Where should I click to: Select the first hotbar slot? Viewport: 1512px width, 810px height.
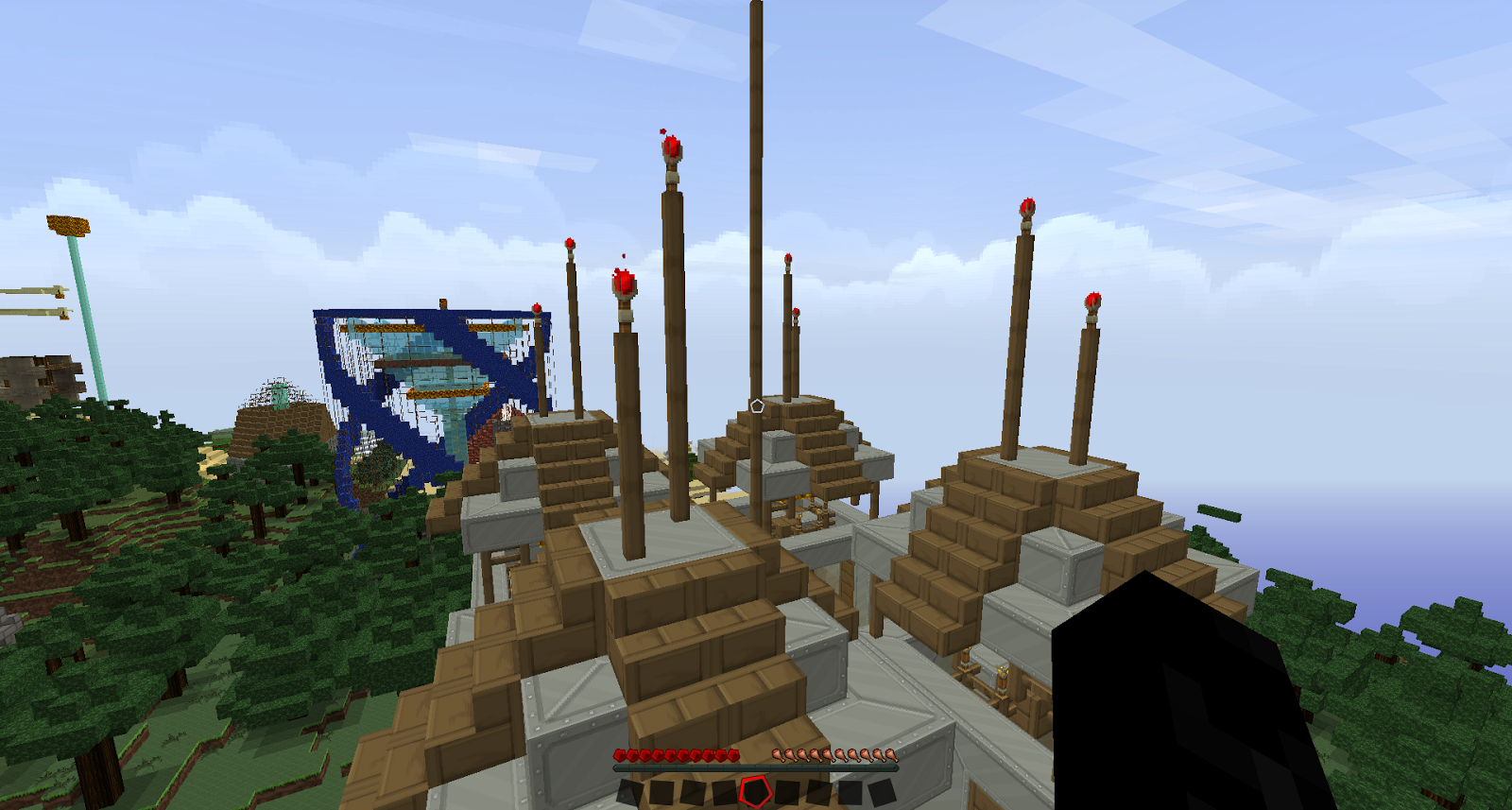(x=627, y=792)
